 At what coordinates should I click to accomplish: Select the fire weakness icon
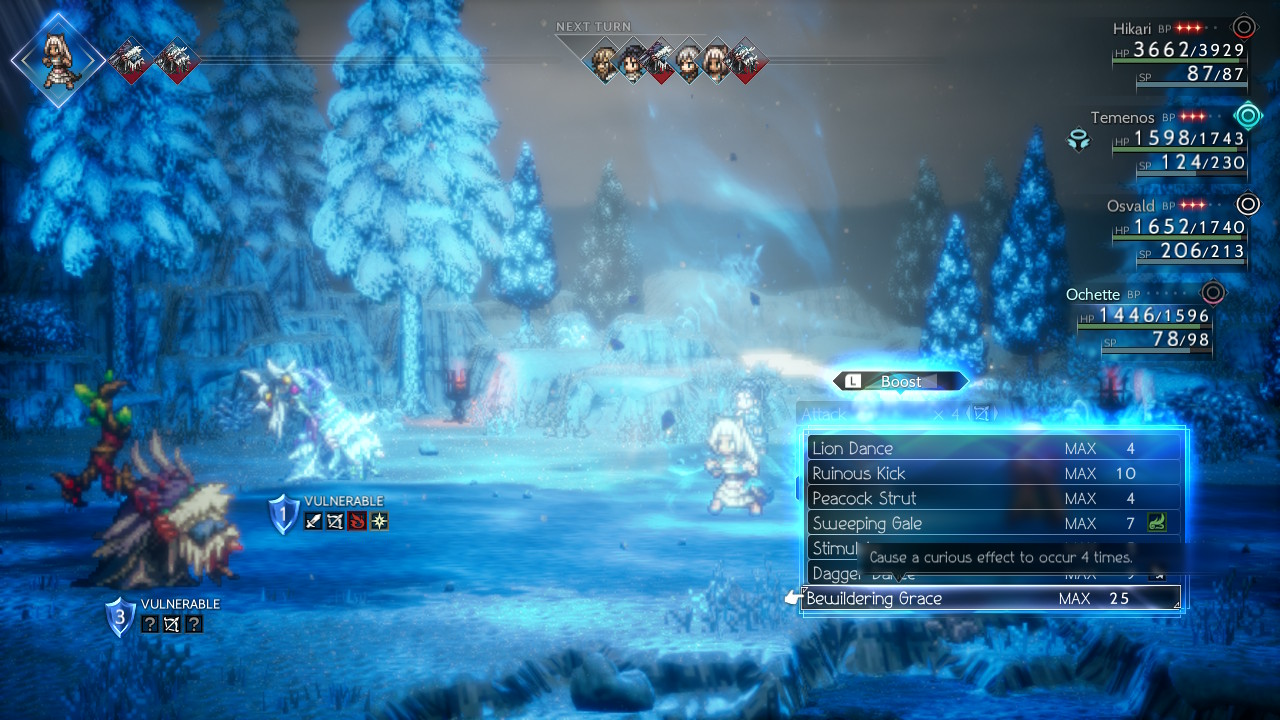[x=353, y=521]
